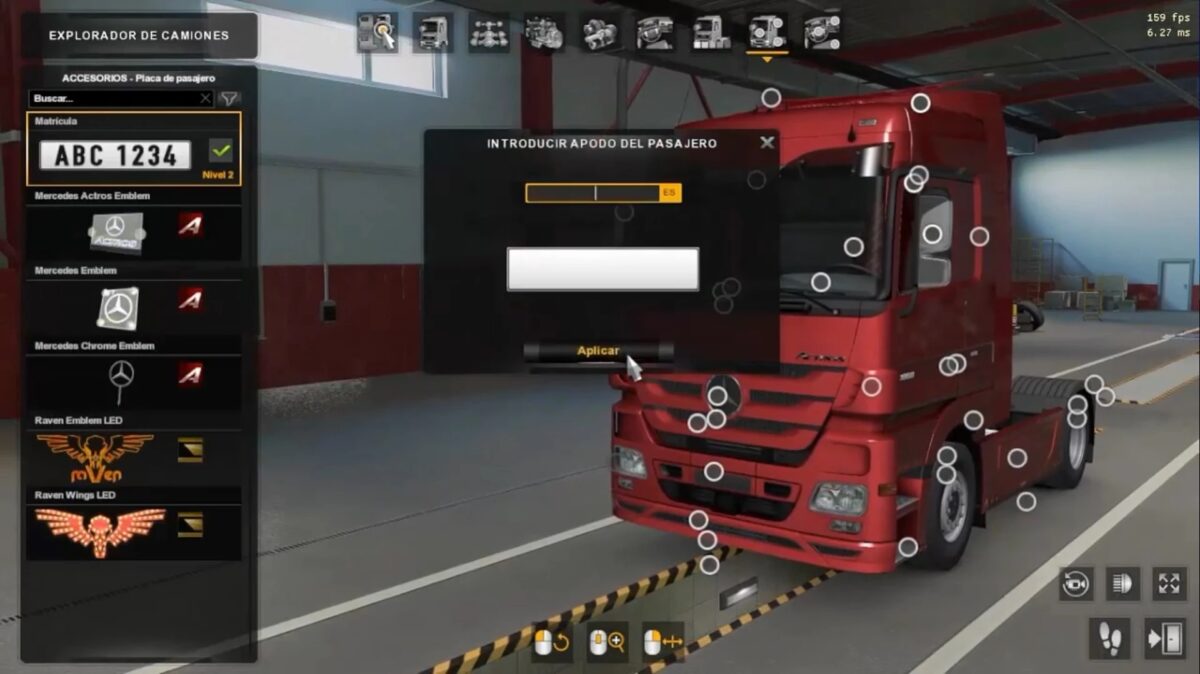Switch to the chassis category icon
This screenshot has height=674, width=1200.
(489, 33)
